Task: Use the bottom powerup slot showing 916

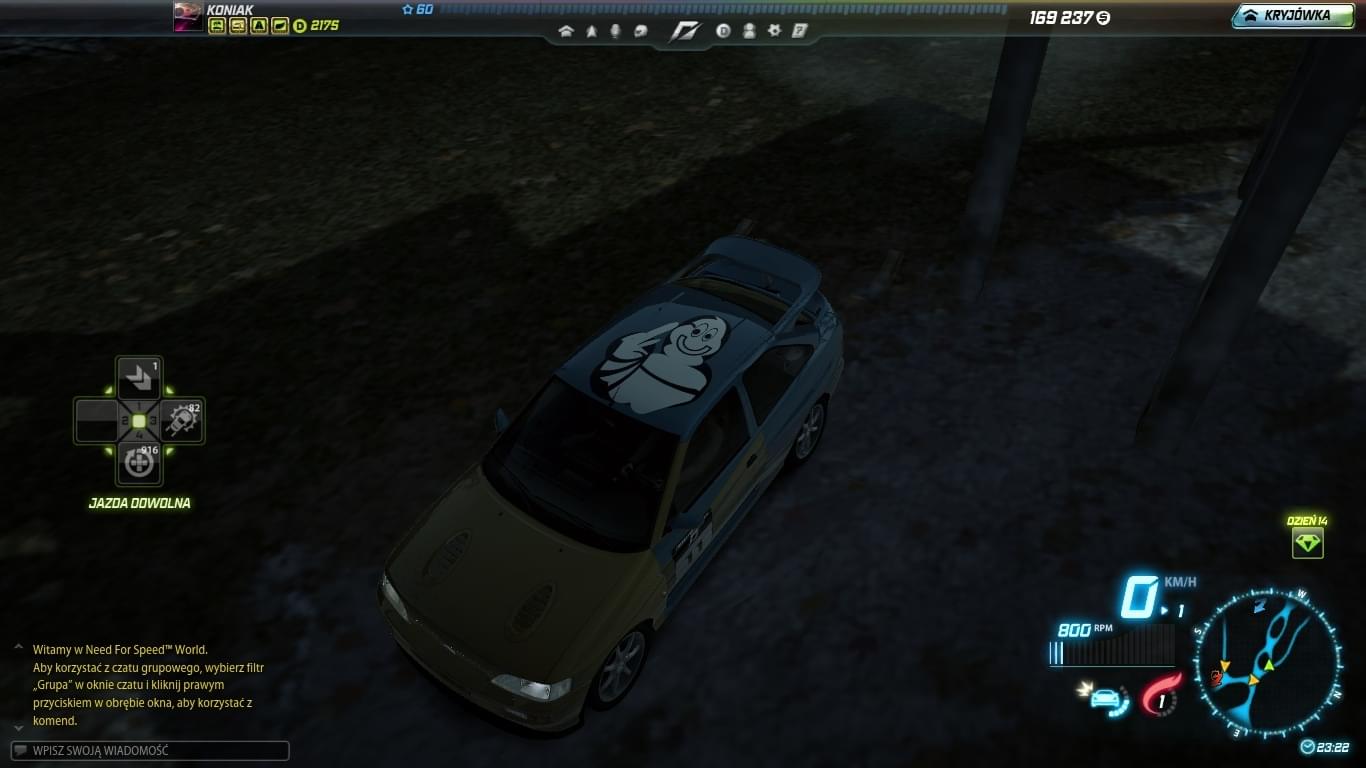Action: pyautogui.click(x=139, y=462)
